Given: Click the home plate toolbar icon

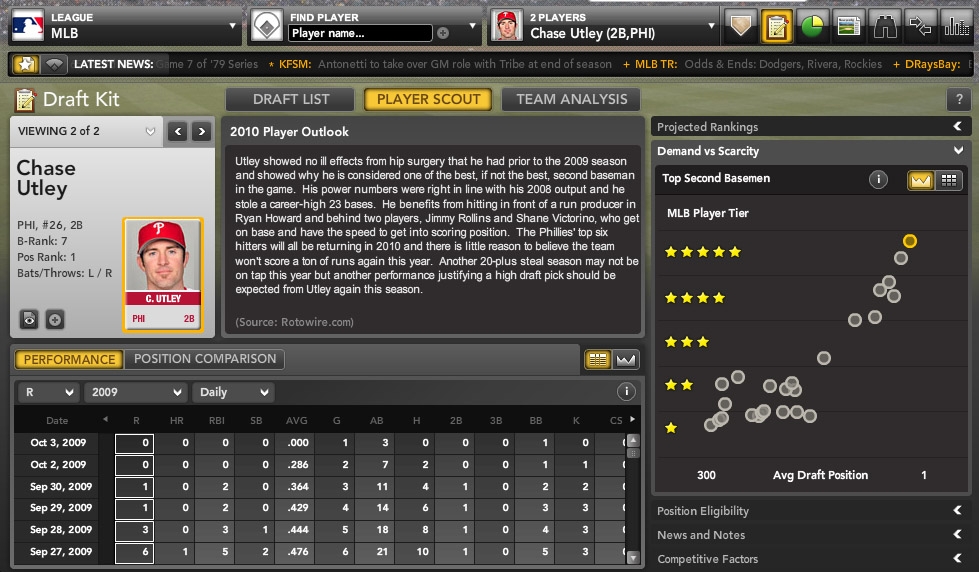Looking at the screenshot, I should (x=739, y=26).
